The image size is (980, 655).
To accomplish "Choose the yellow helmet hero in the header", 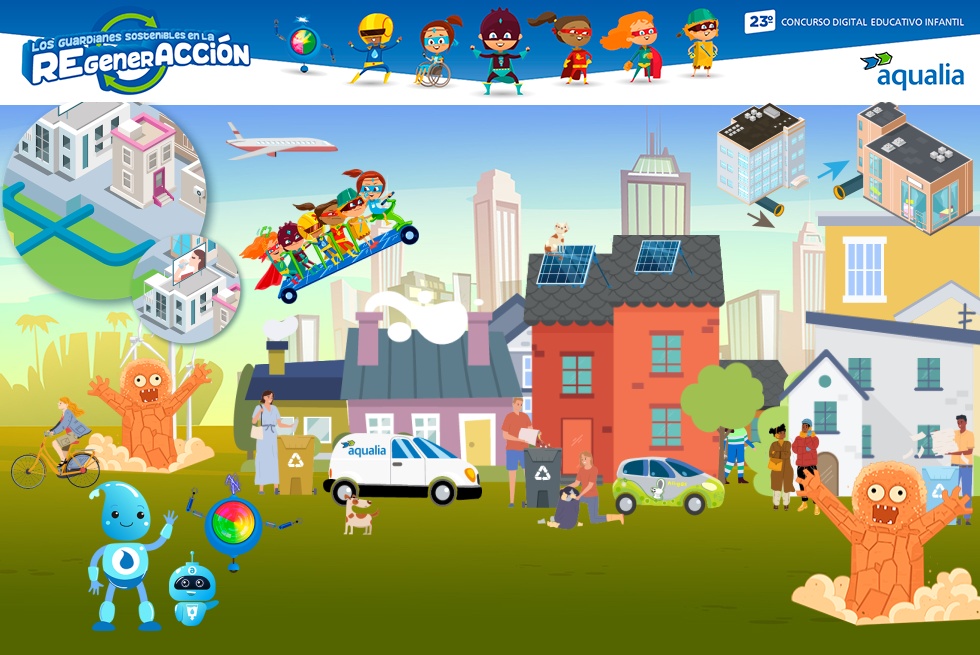I will (374, 47).
